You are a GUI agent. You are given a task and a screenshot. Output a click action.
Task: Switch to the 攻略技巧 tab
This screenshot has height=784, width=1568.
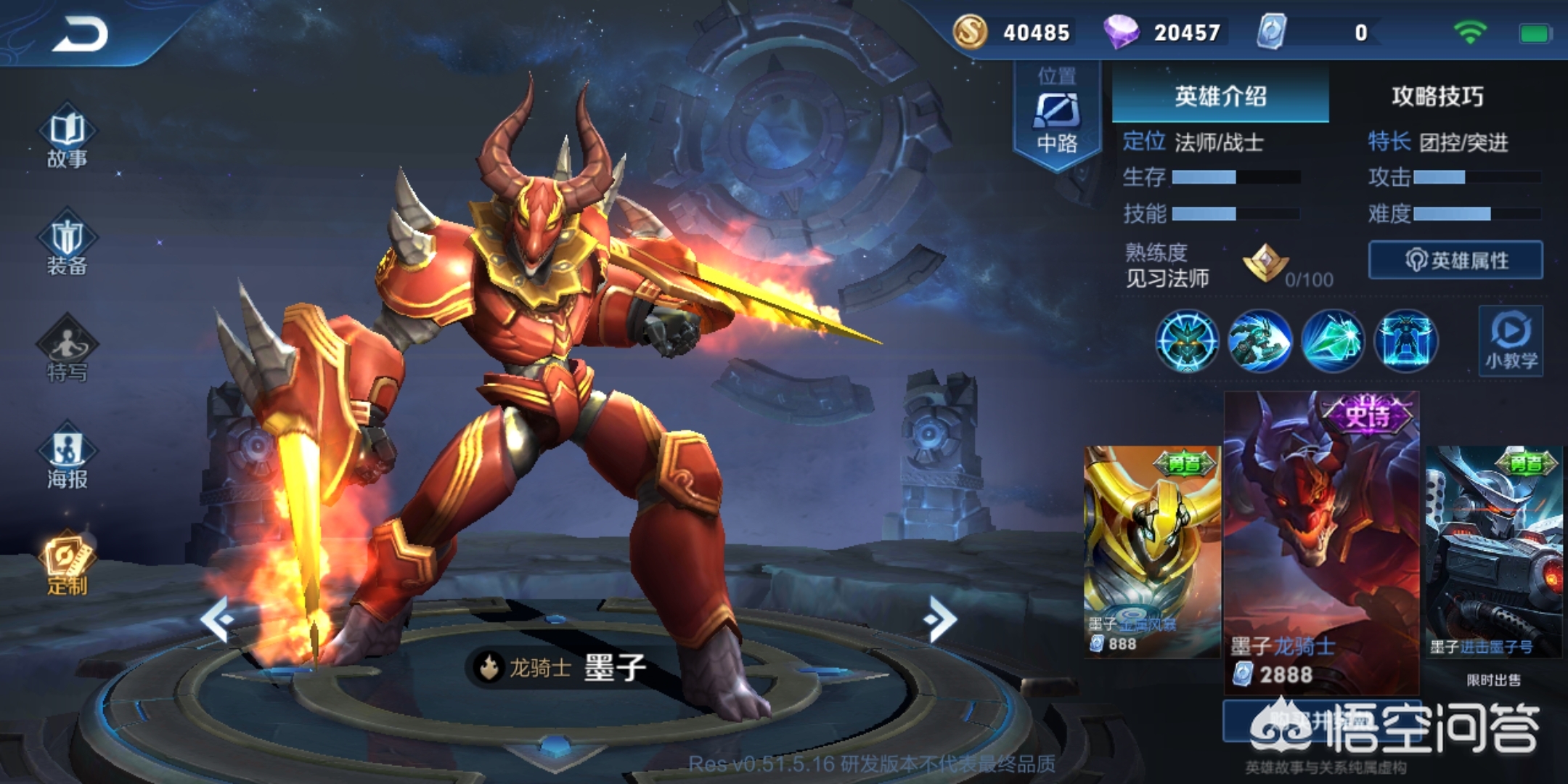pyautogui.click(x=1437, y=96)
